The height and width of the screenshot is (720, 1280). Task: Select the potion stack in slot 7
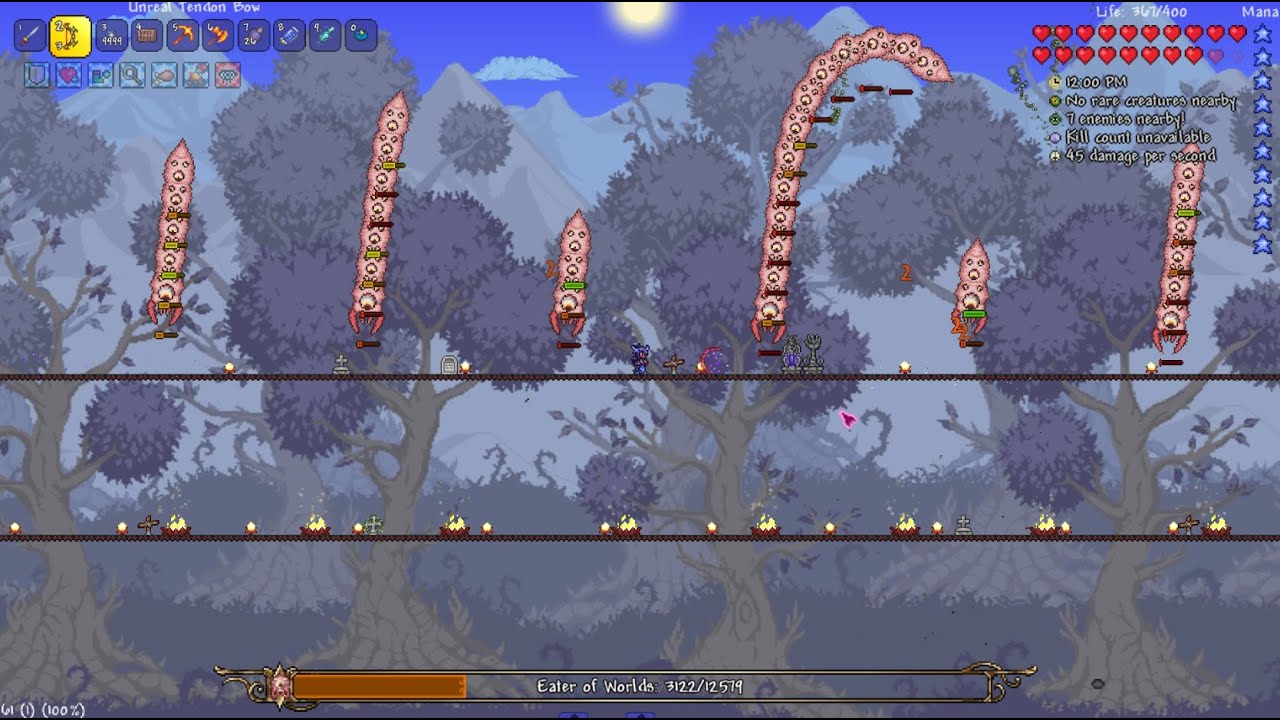254,35
